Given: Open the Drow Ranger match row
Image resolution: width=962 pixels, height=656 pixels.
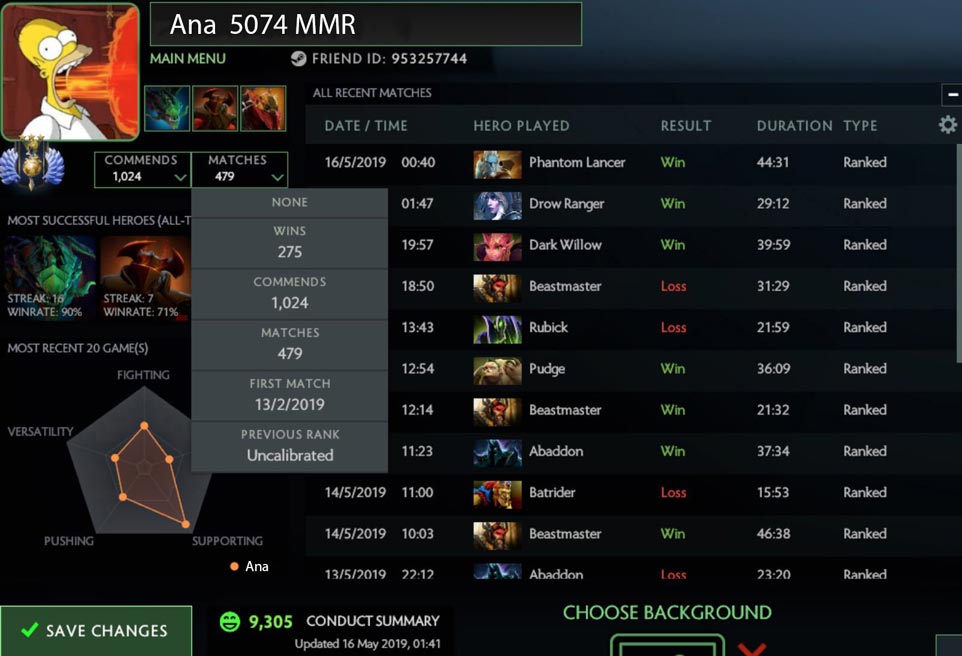Looking at the screenshot, I should click(x=630, y=204).
